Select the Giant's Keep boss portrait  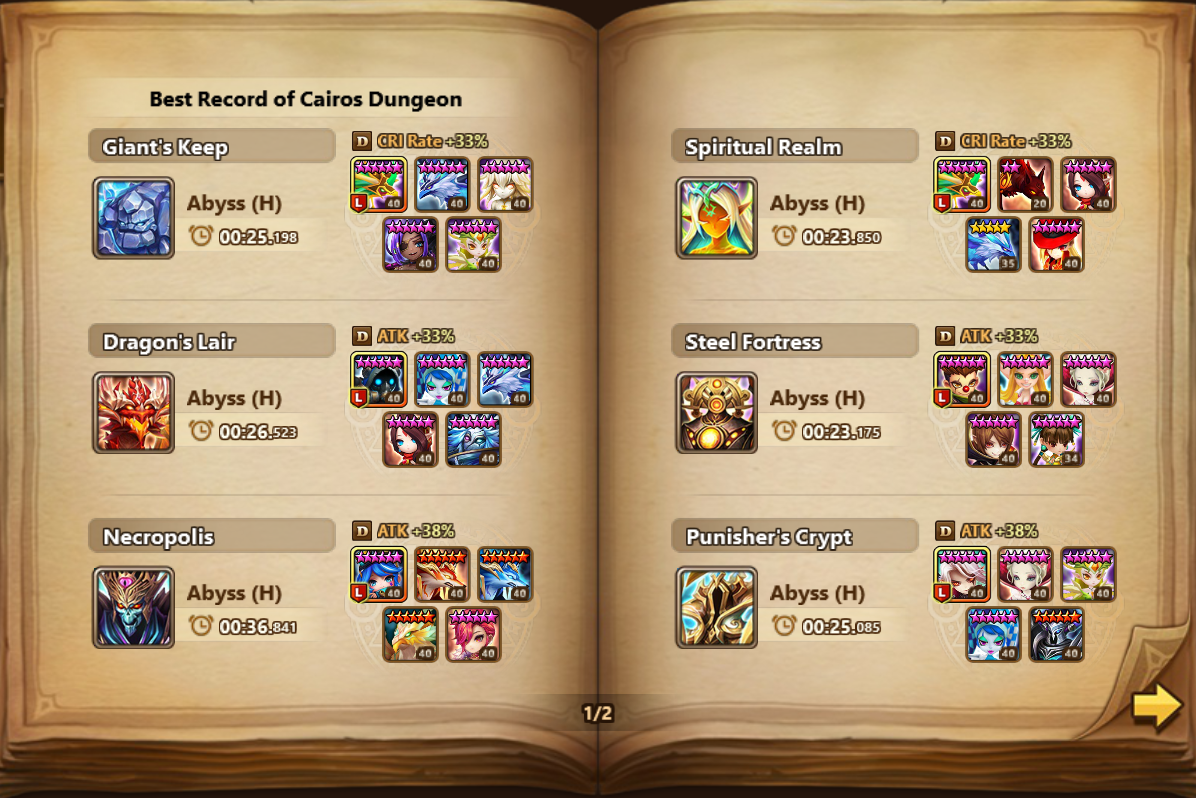point(133,218)
